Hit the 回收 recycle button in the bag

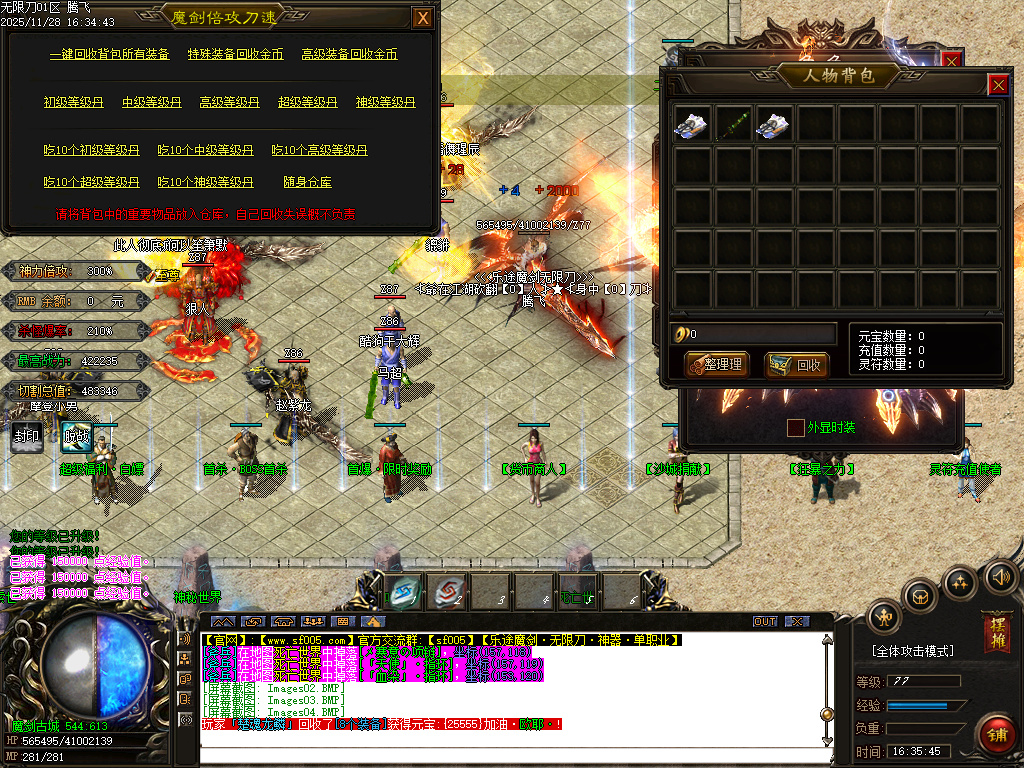click(797, 365)
